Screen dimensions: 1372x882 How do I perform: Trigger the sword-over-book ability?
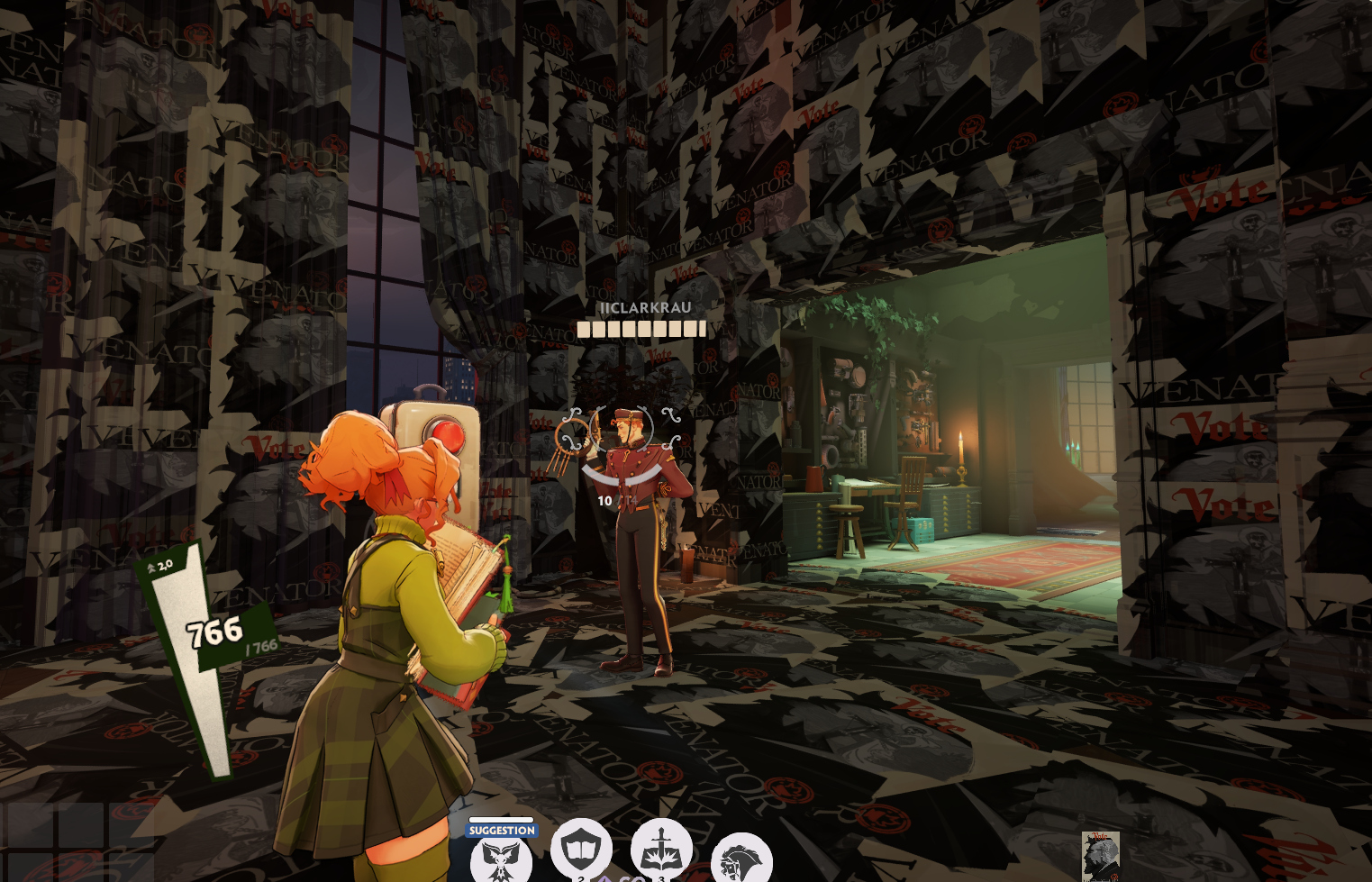[661, 850]
